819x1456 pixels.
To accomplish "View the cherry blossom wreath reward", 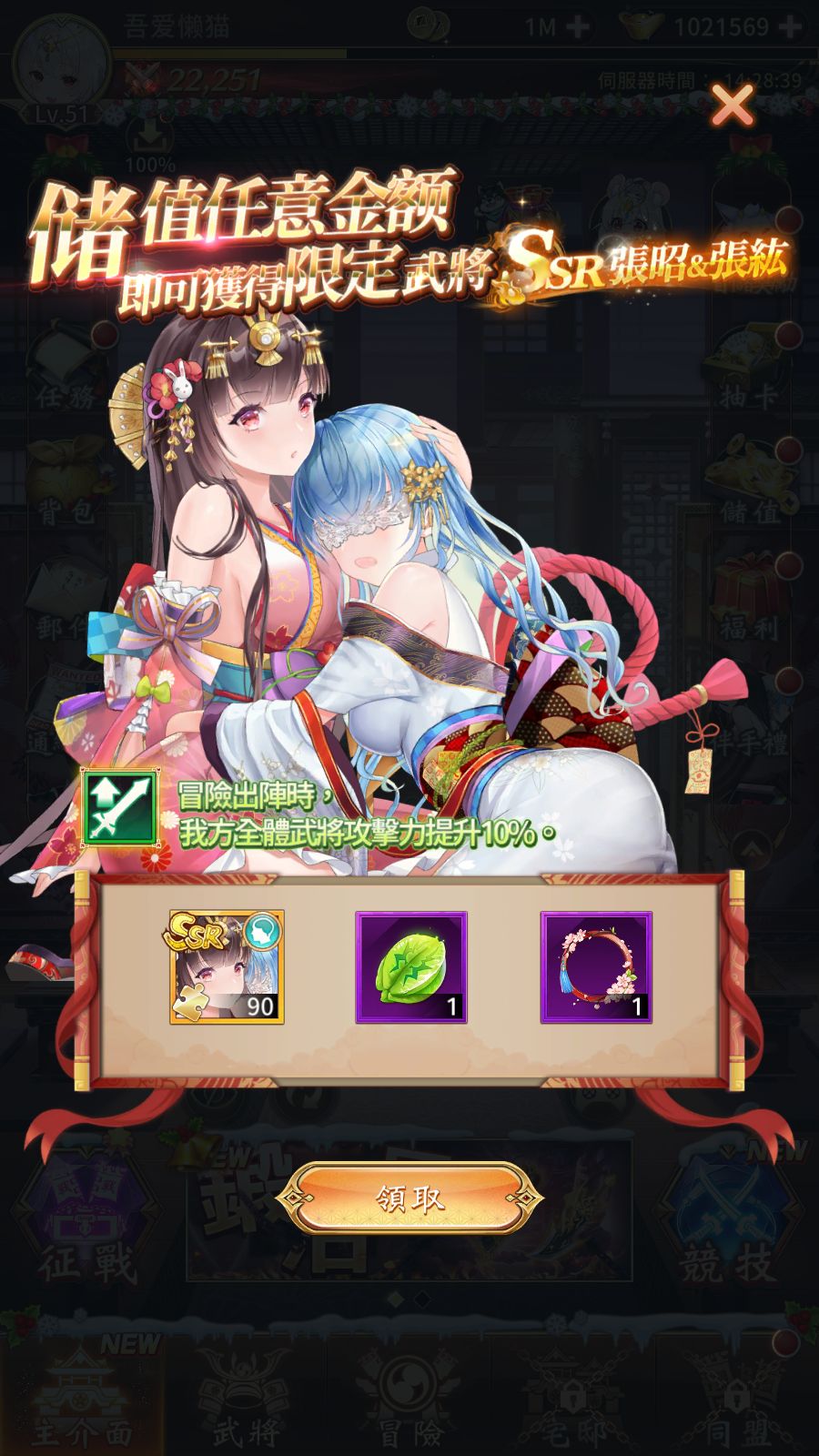I will click(x=596, y=966).
